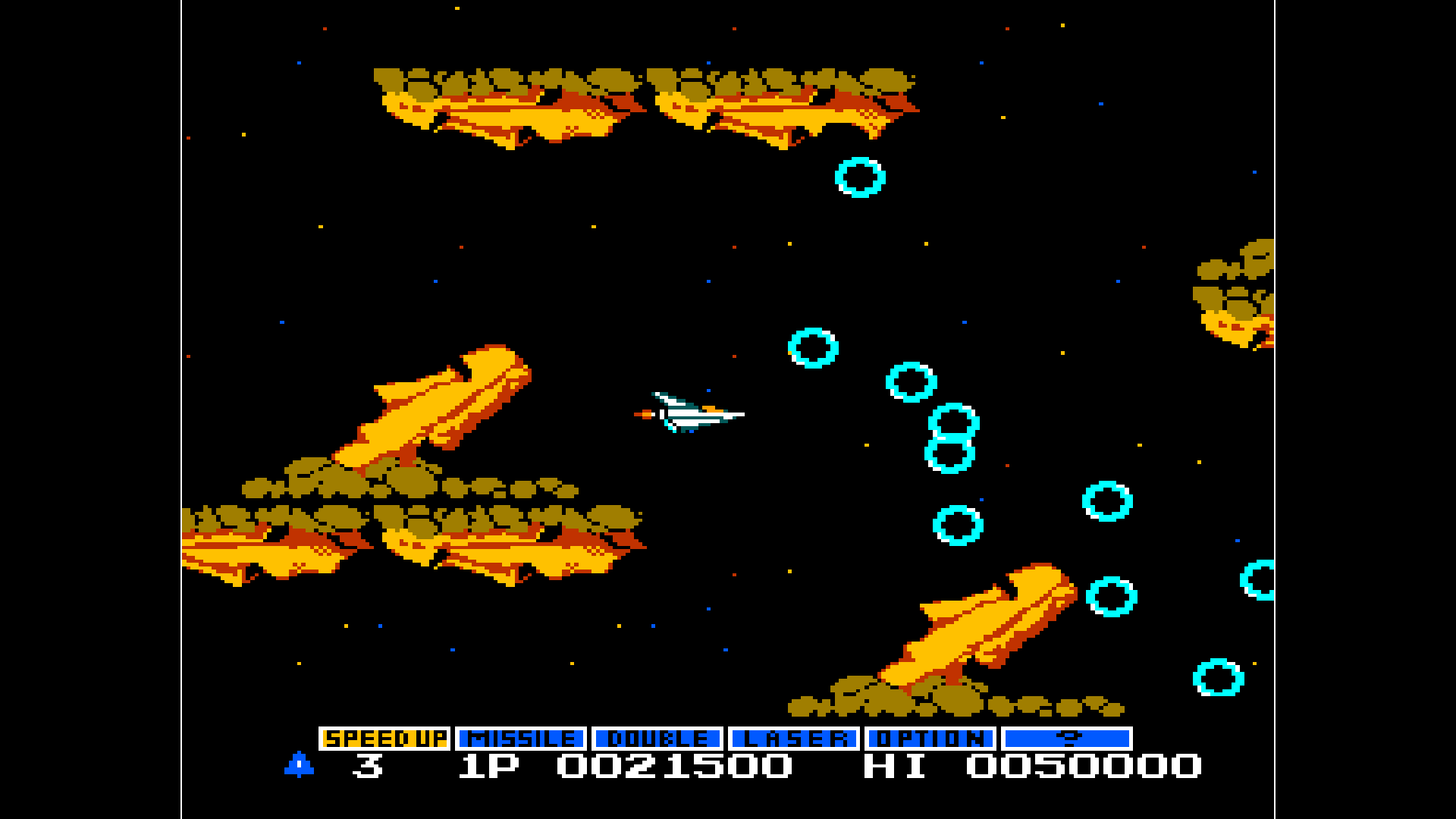Select the highlighted SPEEDUP power-up slot
The image size is (1456, 819).
click(x=384, y=736)
